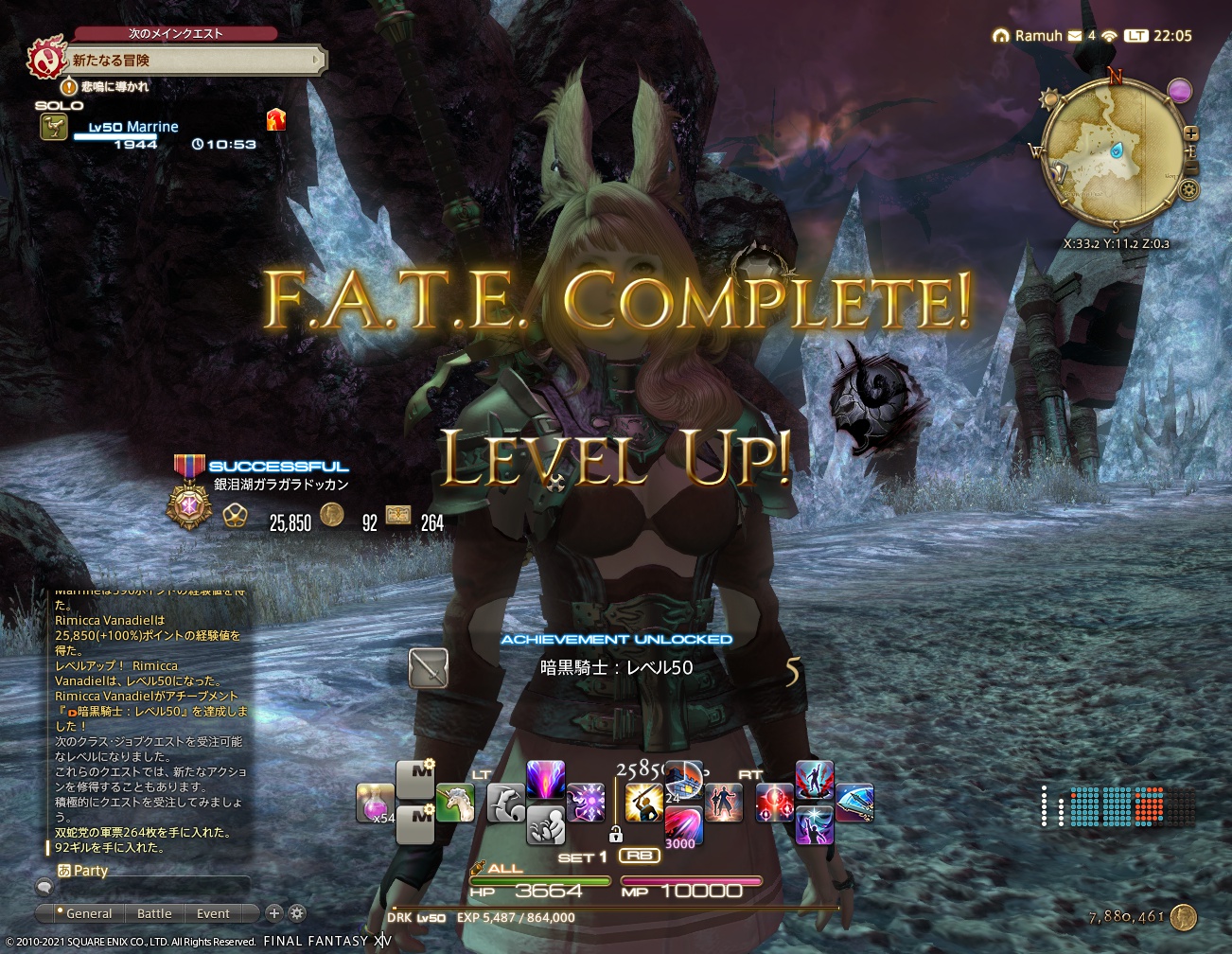This screenshot has width=1232, height=954.
Task: Toggle the hotbar lock padlock
Action: [x=615, y=836]
